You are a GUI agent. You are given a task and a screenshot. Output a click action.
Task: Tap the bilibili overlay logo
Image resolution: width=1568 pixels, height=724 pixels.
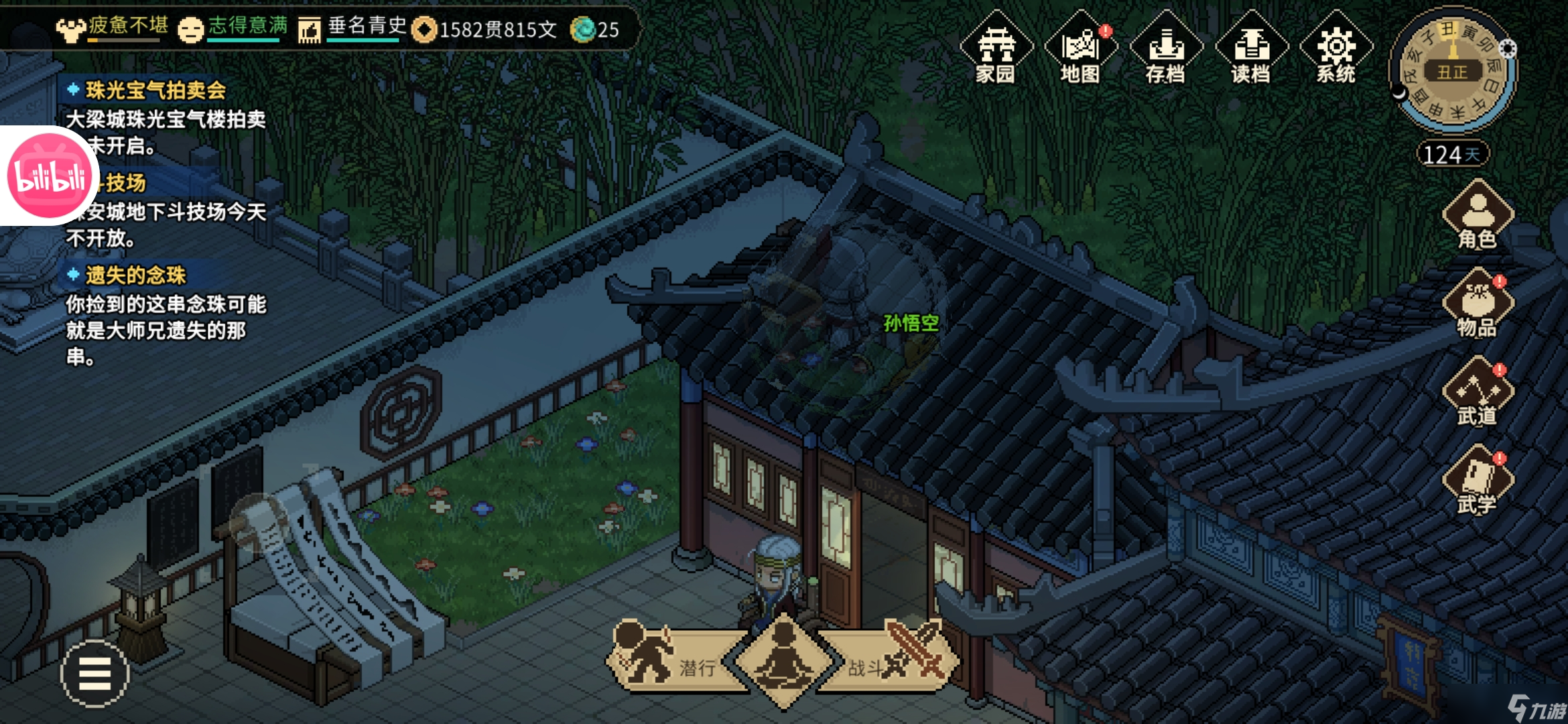[x=48, y=176]
